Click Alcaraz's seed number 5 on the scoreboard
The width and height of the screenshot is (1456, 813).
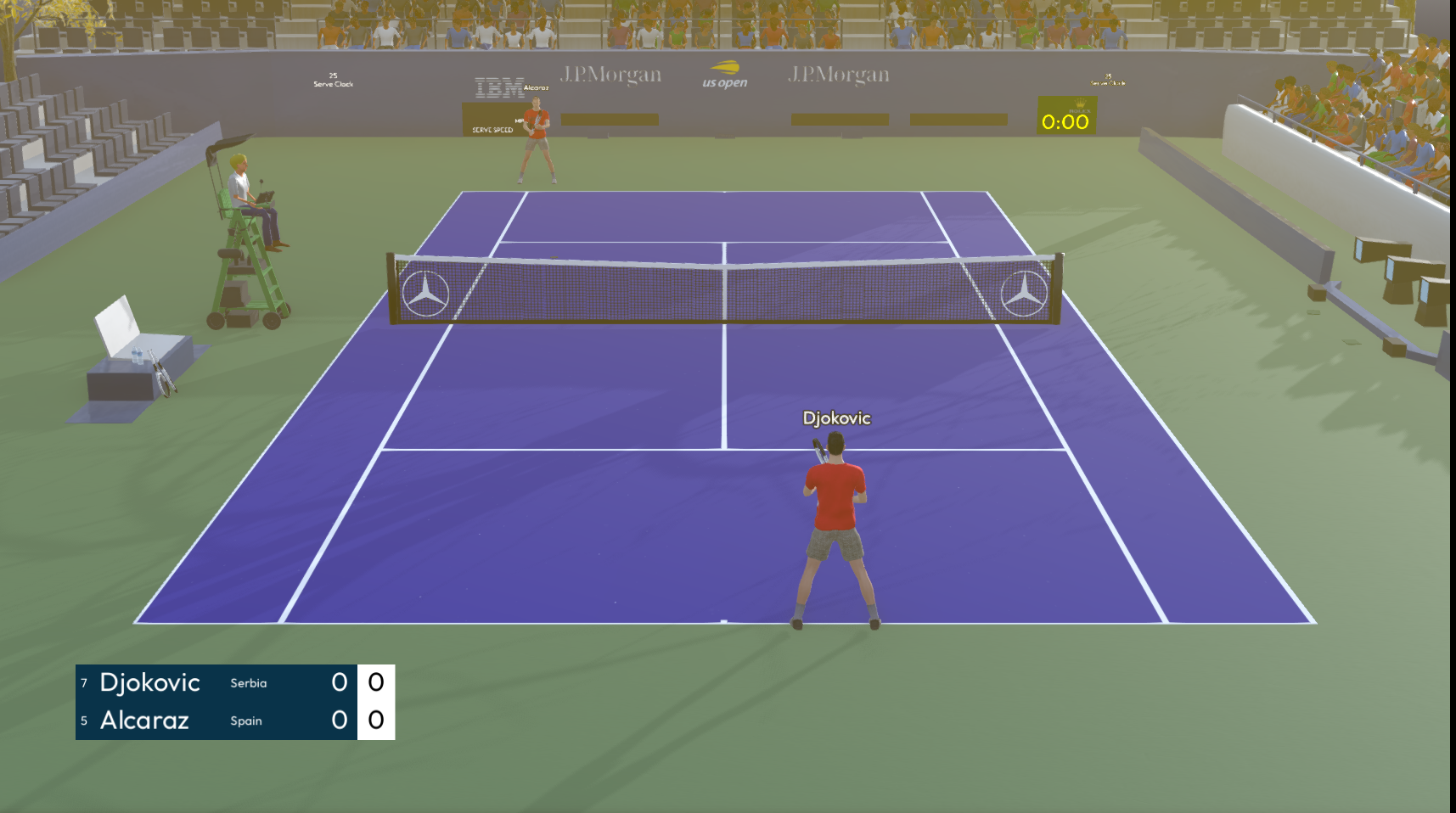coord(83,720)
